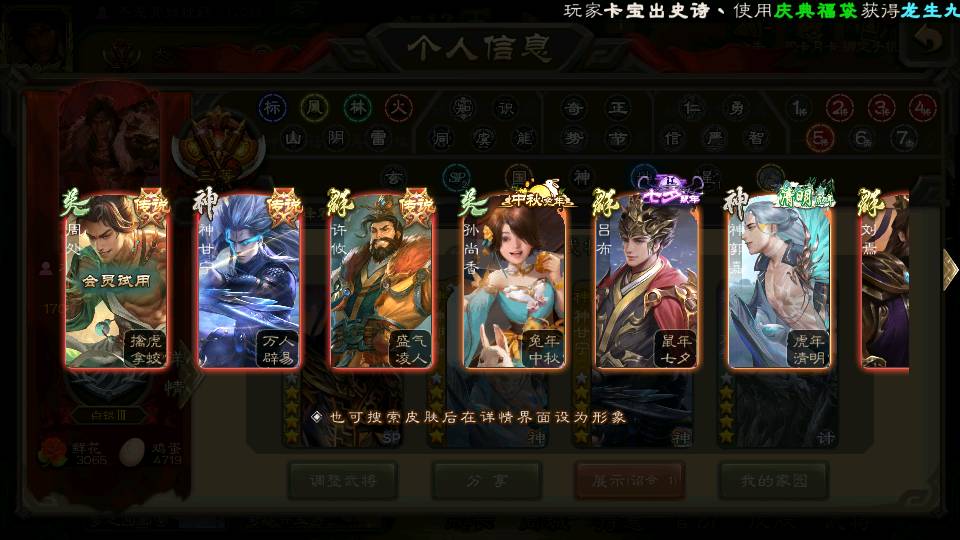Click the red 展示 button
Screen dimensions: 960x540
tap(630, 481)
